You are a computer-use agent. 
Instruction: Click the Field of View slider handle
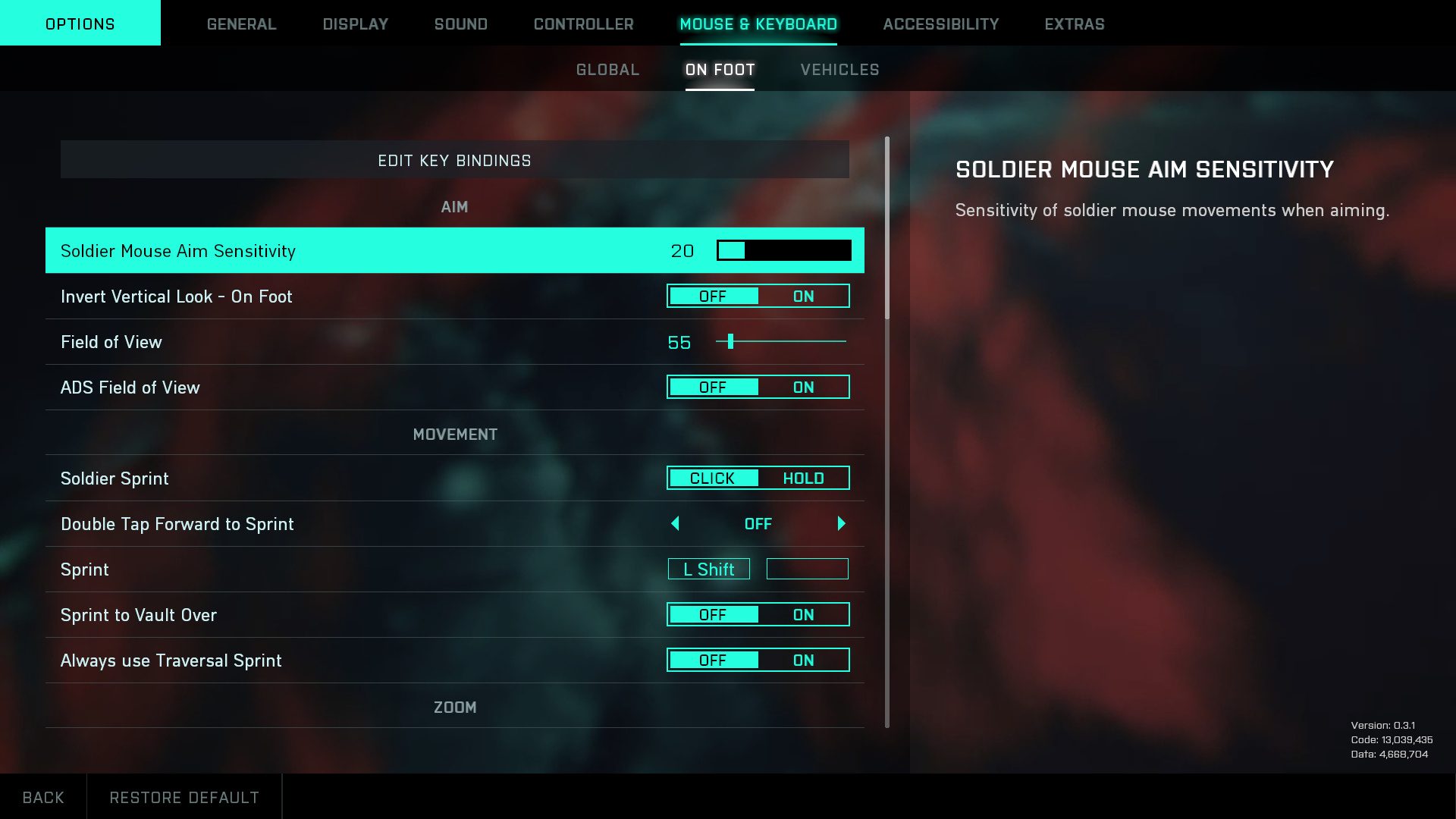point(731,342)
